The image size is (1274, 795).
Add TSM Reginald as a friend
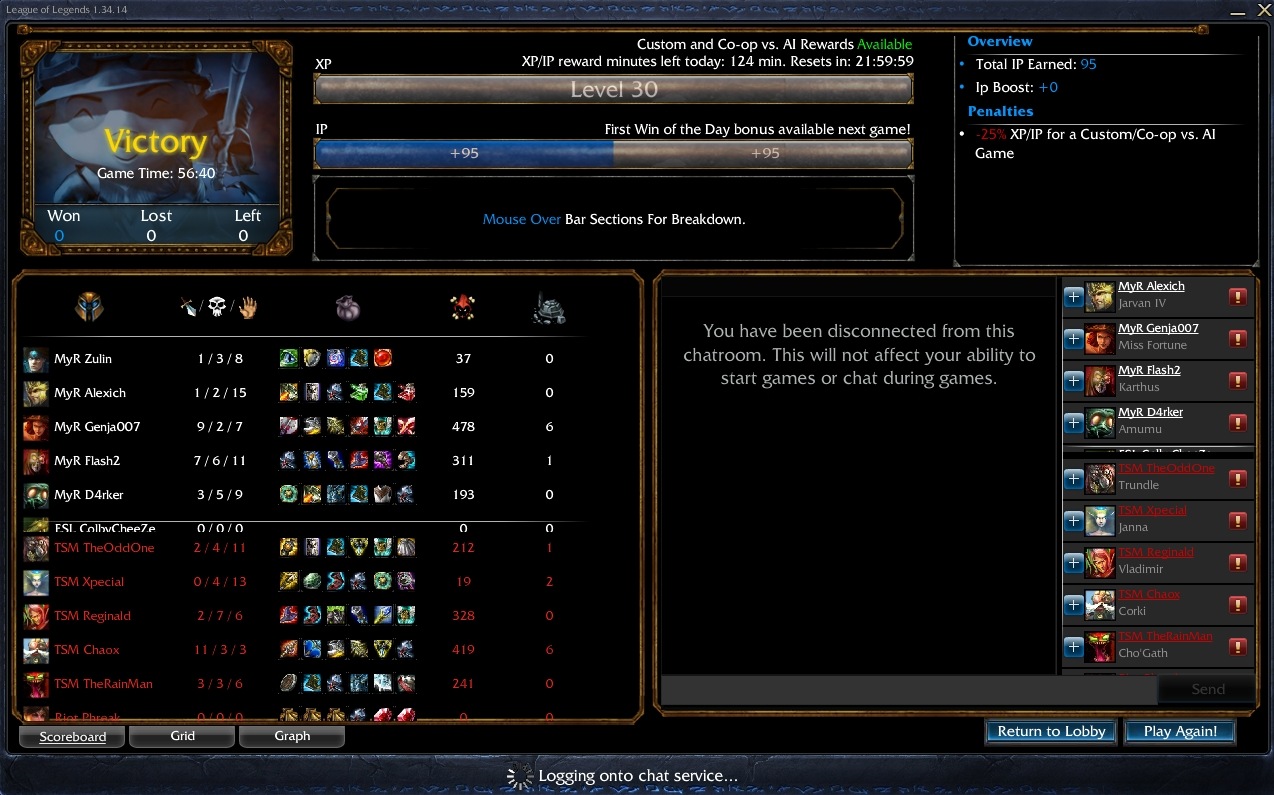[1073, 563]
